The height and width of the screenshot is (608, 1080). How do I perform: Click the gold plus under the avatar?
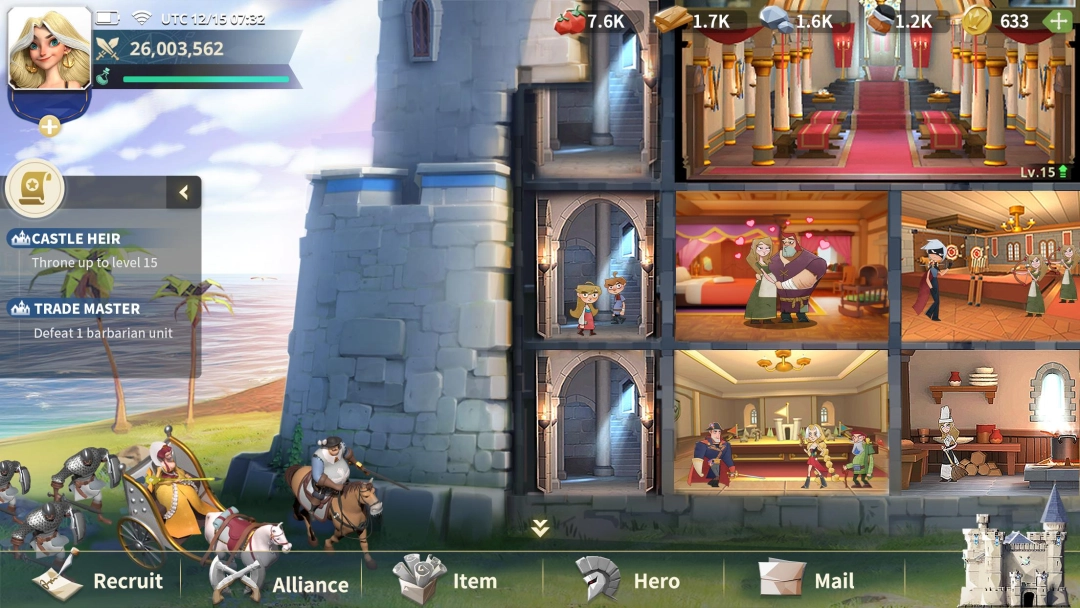pos(49,126)
